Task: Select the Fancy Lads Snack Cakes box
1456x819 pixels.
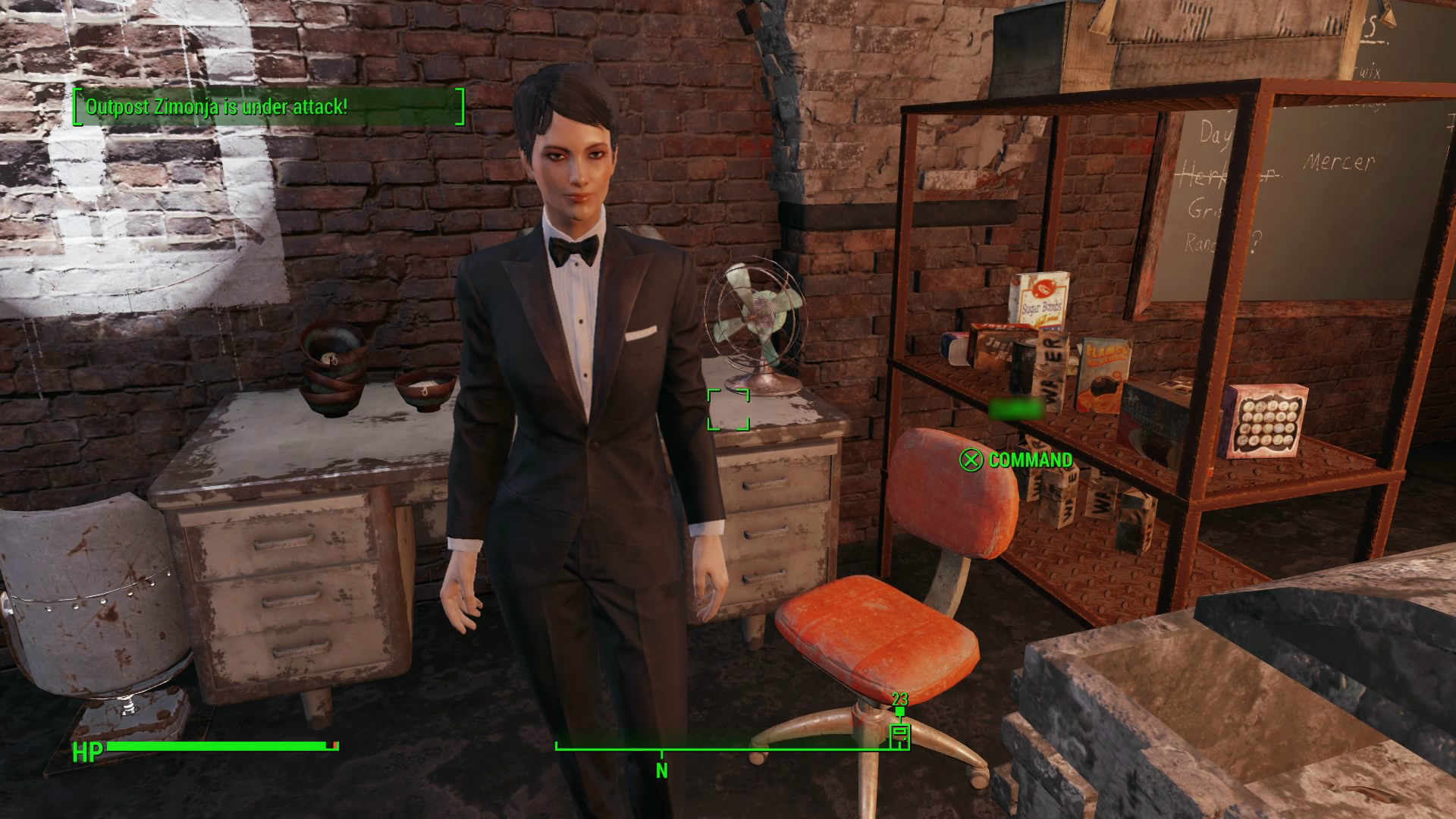Action: (x=1265, y=419)
